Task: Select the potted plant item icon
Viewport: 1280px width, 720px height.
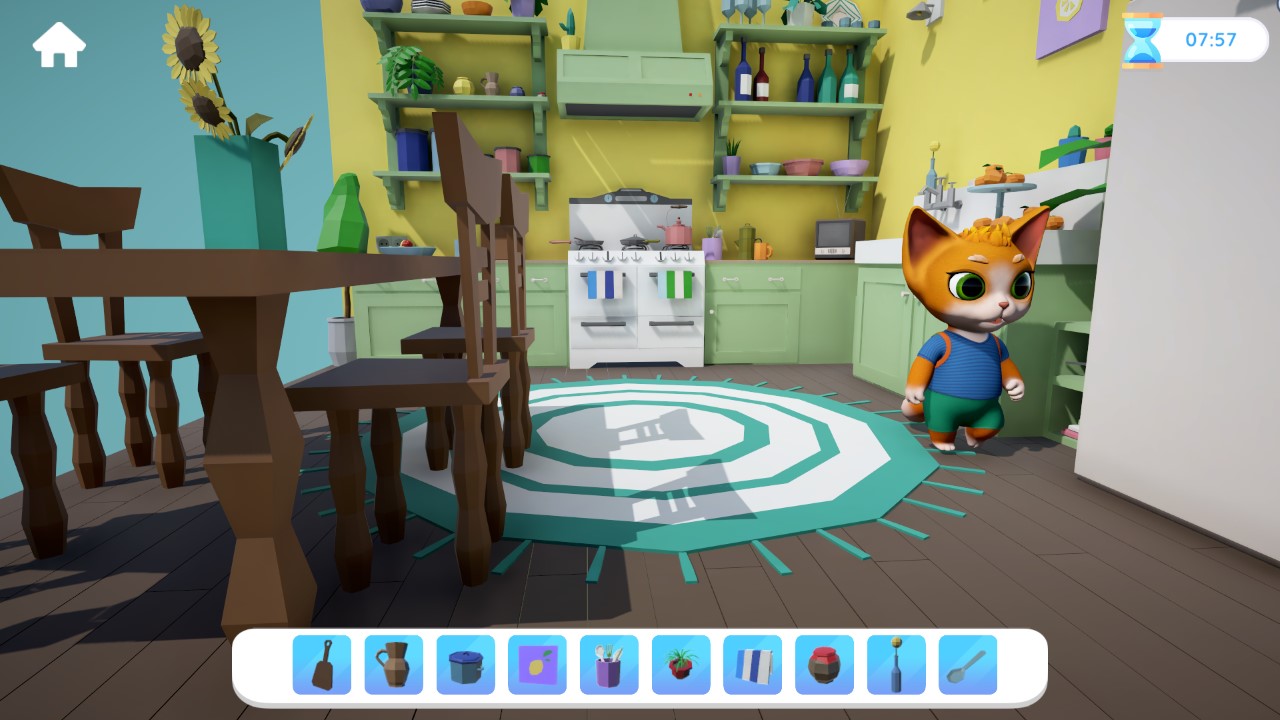Action: 680,663
